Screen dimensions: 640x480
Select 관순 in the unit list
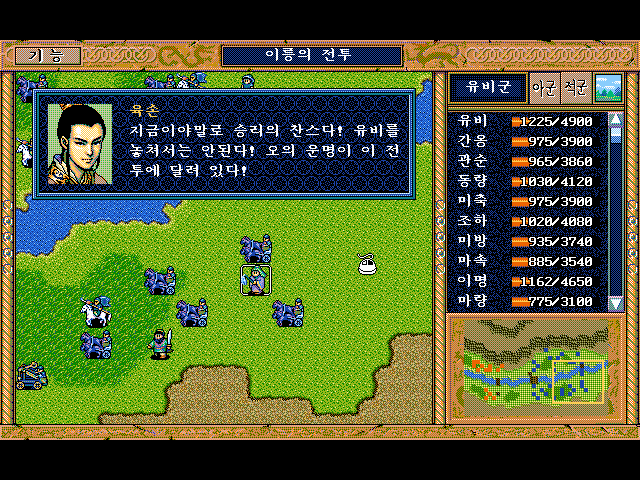pyautogui.click(x=470, y=161)
